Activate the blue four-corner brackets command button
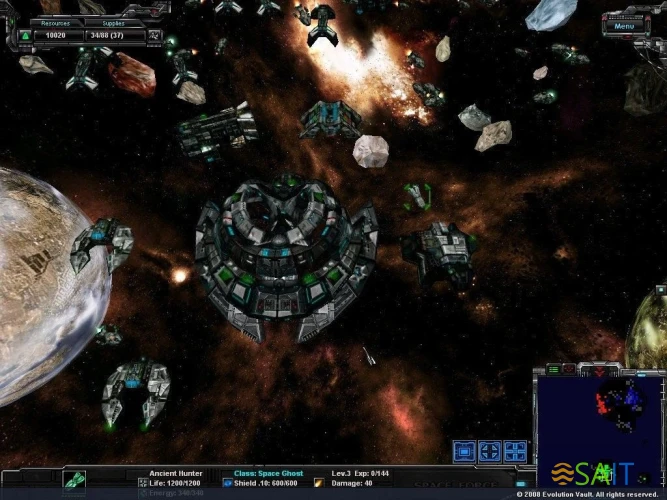The height and width of the screenshot is (500, 667). 515,452
